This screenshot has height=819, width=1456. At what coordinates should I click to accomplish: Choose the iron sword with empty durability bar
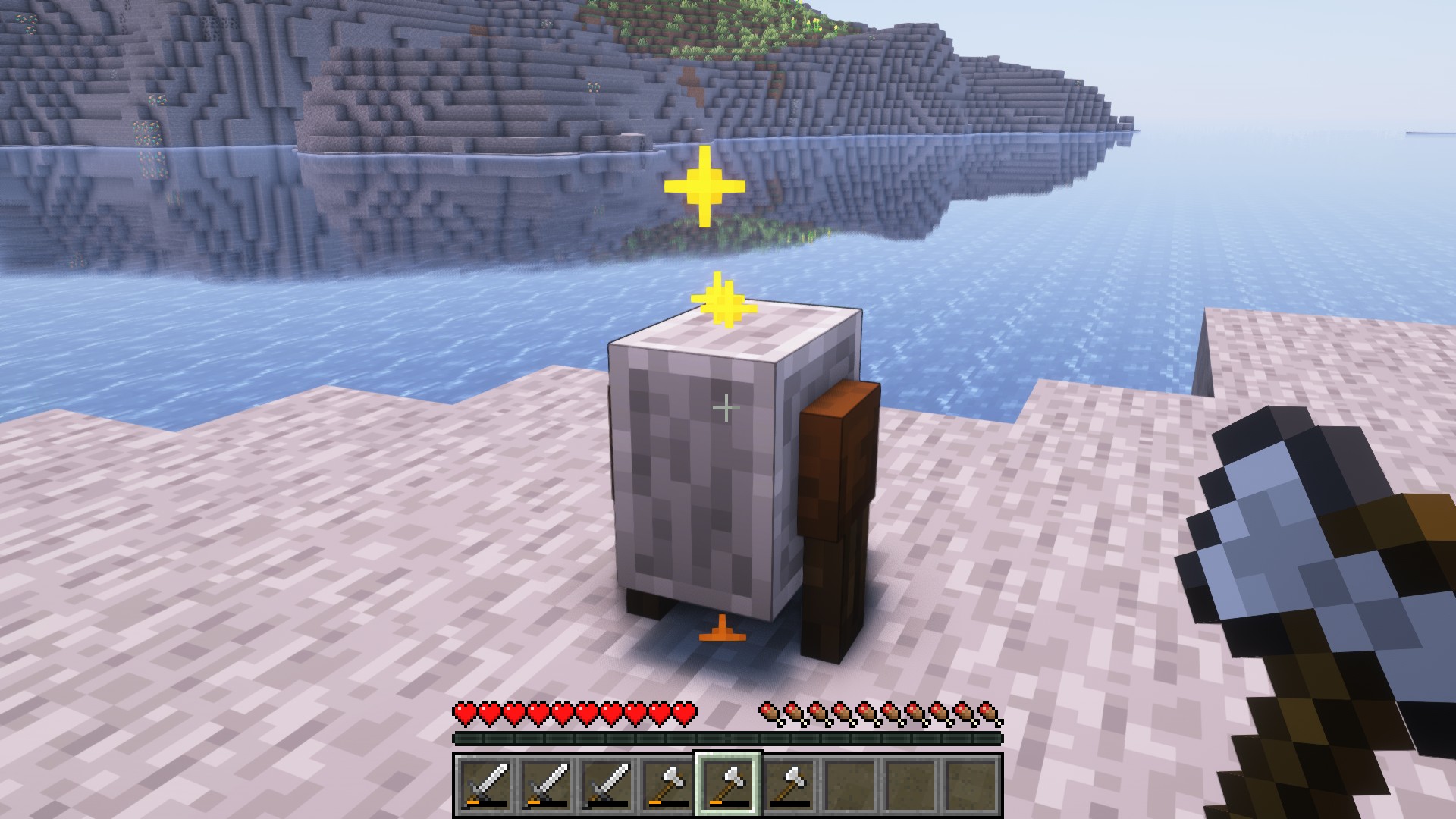coord(607,784)
